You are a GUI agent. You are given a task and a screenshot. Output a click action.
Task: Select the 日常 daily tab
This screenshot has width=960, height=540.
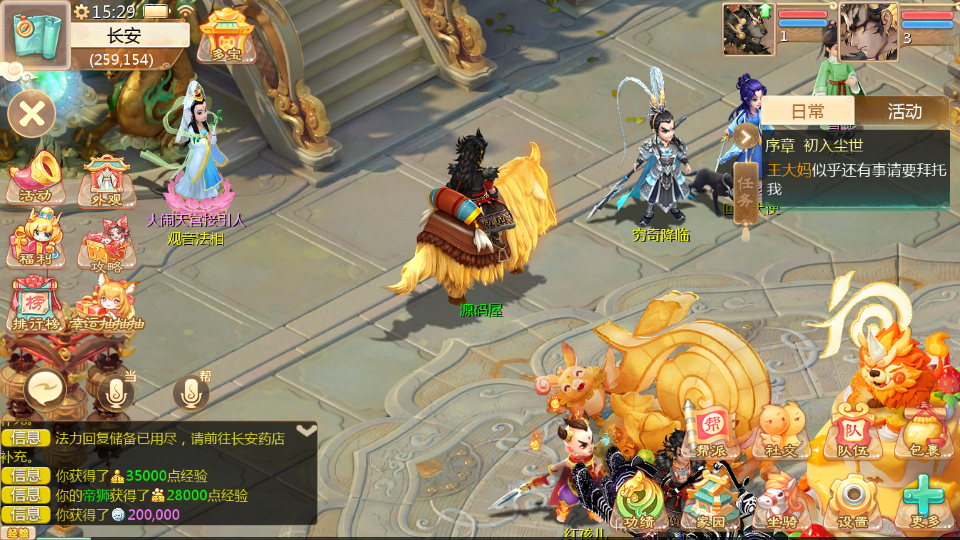pyautogui.click(x=808, y=111)
